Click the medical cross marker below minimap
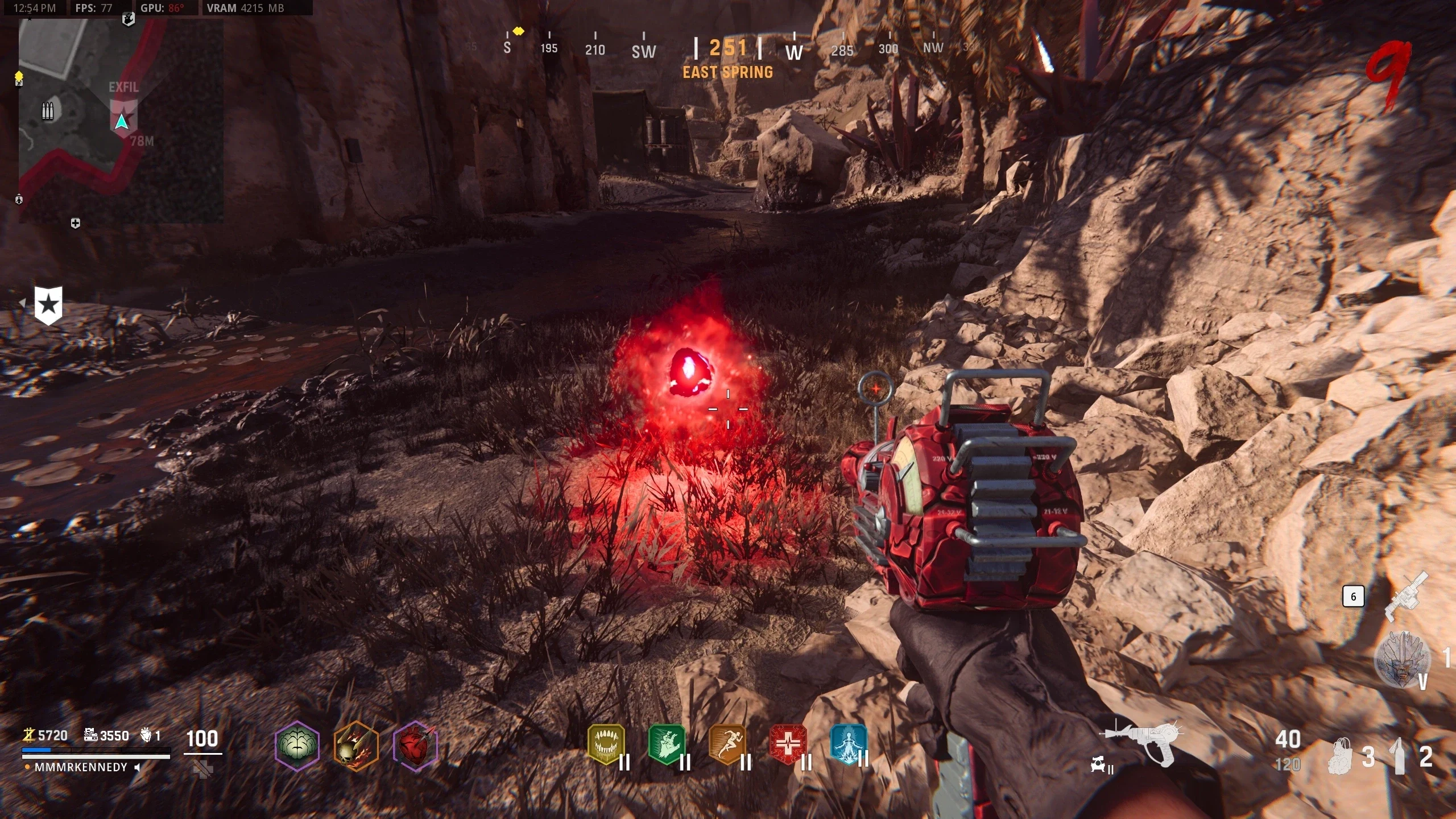Viewport: 1456px width, 819px height. (x=75, y=224)
